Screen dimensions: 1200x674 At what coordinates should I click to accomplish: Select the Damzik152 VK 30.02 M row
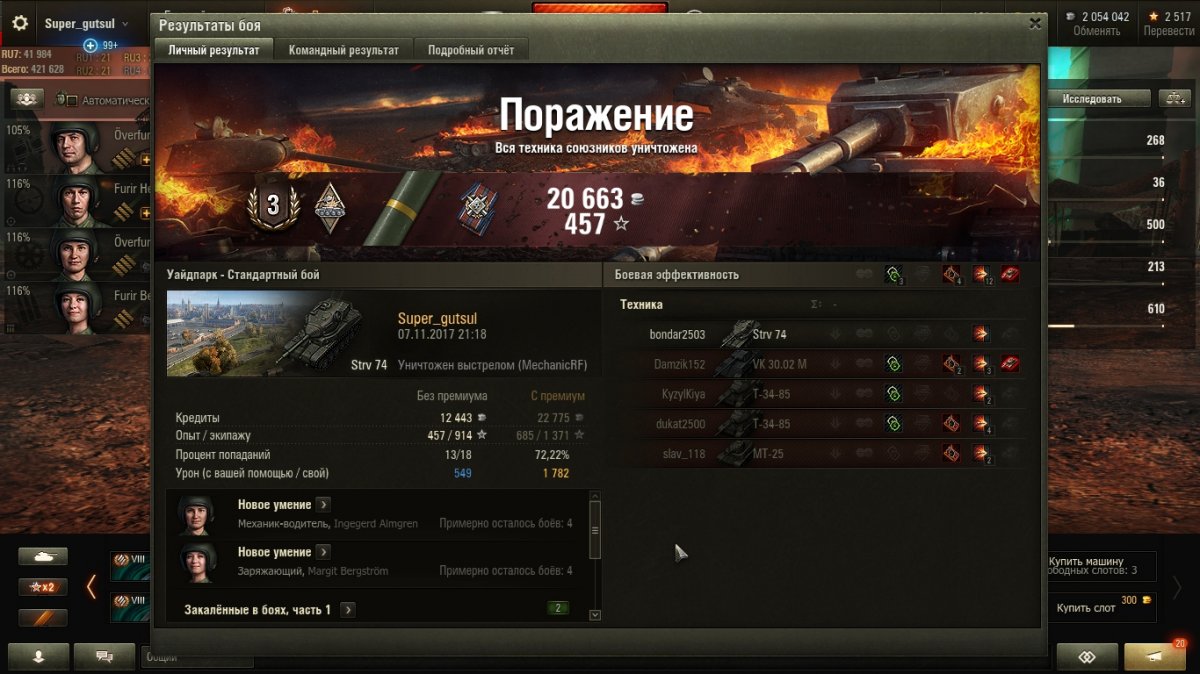[820, 365]
